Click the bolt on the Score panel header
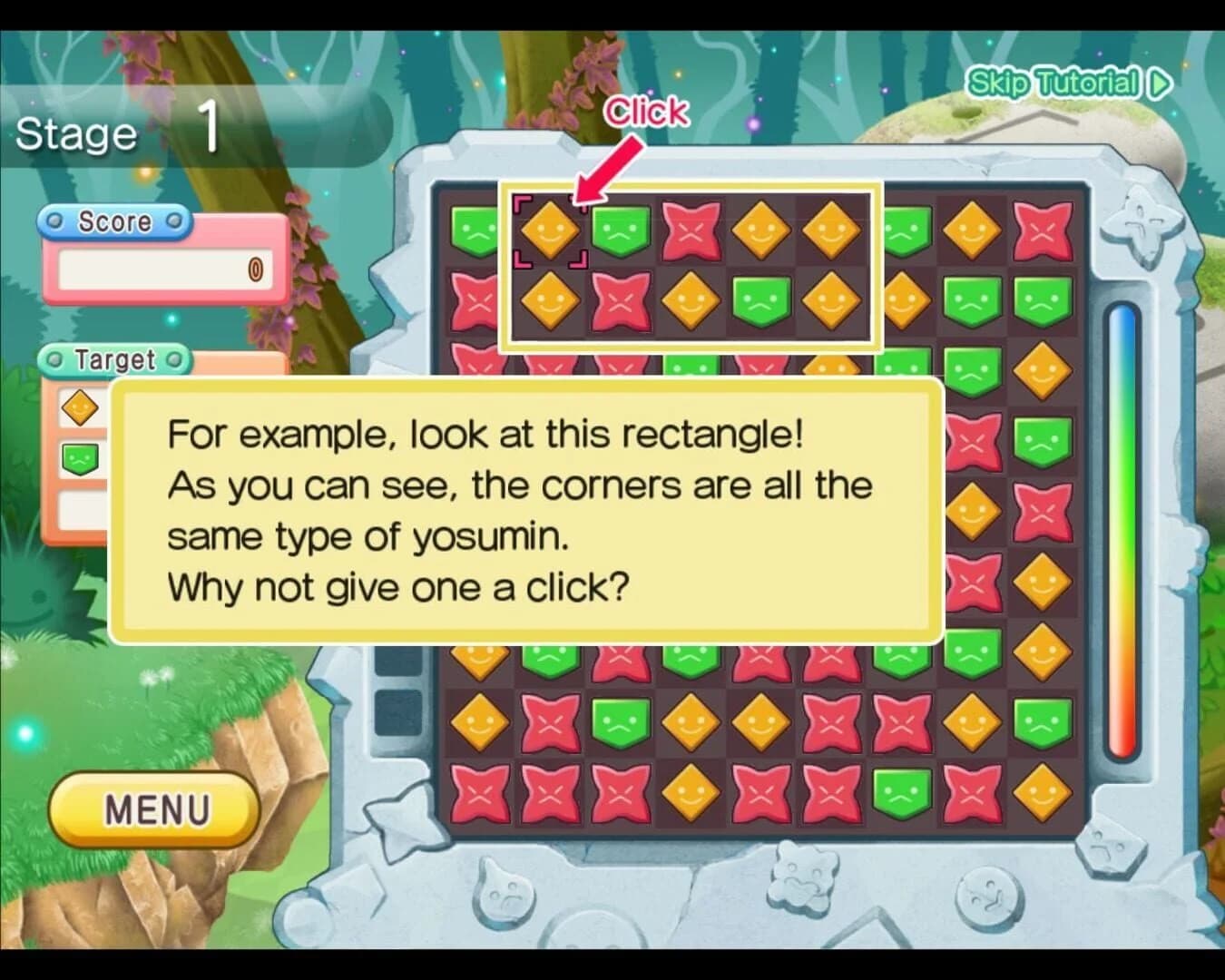 click(x=54, y=220)
